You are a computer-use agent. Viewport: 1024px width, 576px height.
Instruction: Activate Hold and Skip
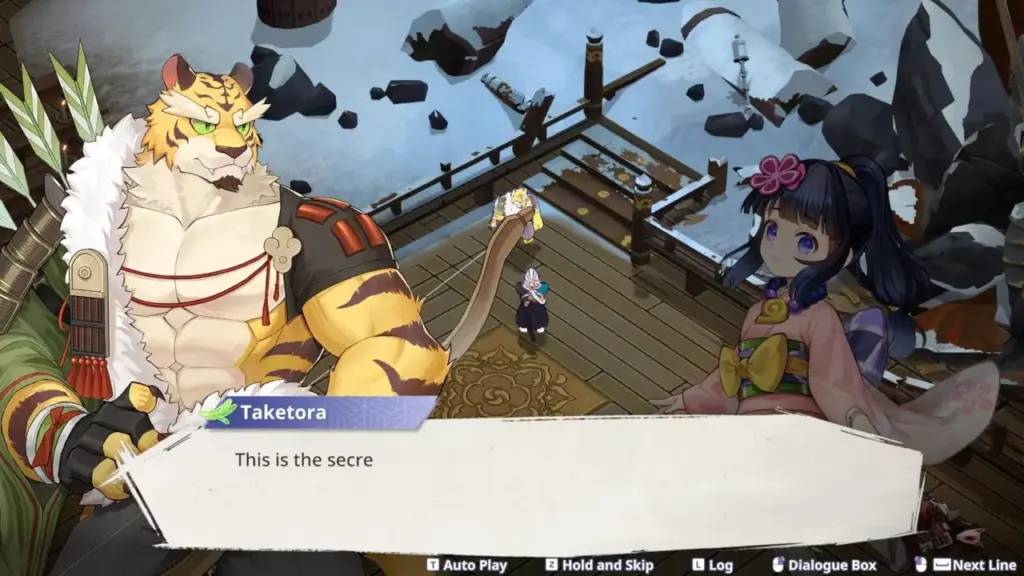[599, 565]
